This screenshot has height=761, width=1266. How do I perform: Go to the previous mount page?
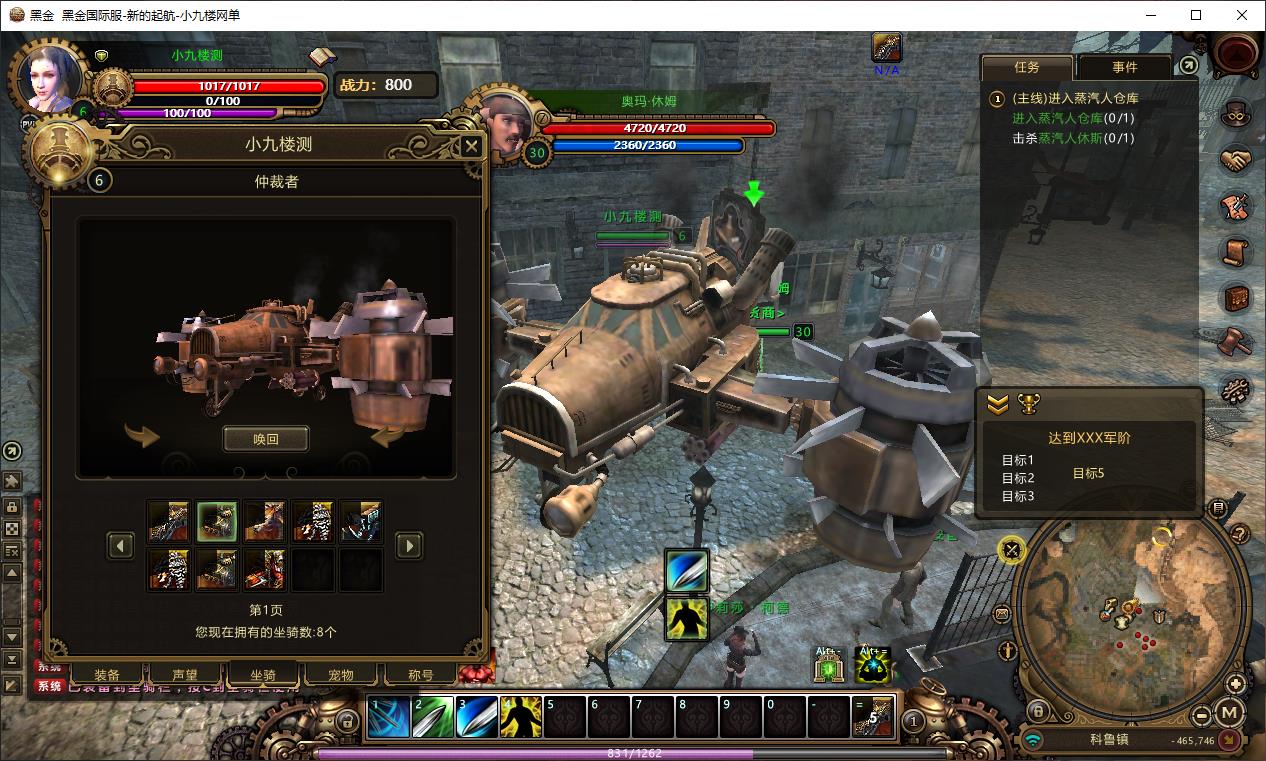pos(121,545)
